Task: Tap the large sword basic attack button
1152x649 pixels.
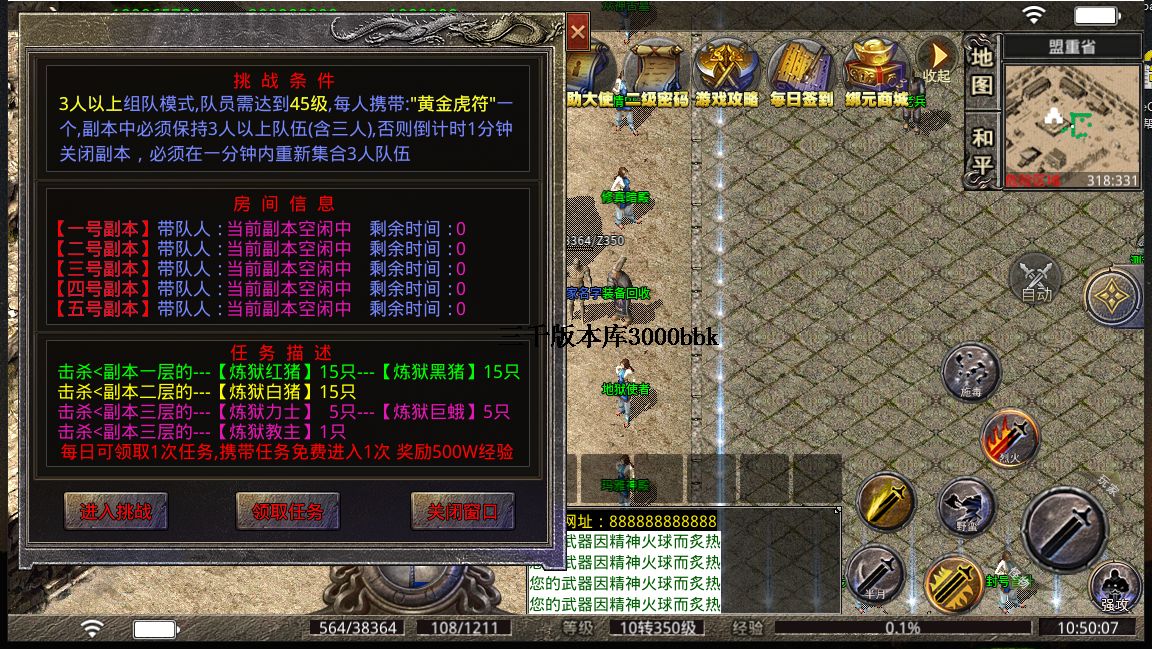Action: coord(1064,528)
